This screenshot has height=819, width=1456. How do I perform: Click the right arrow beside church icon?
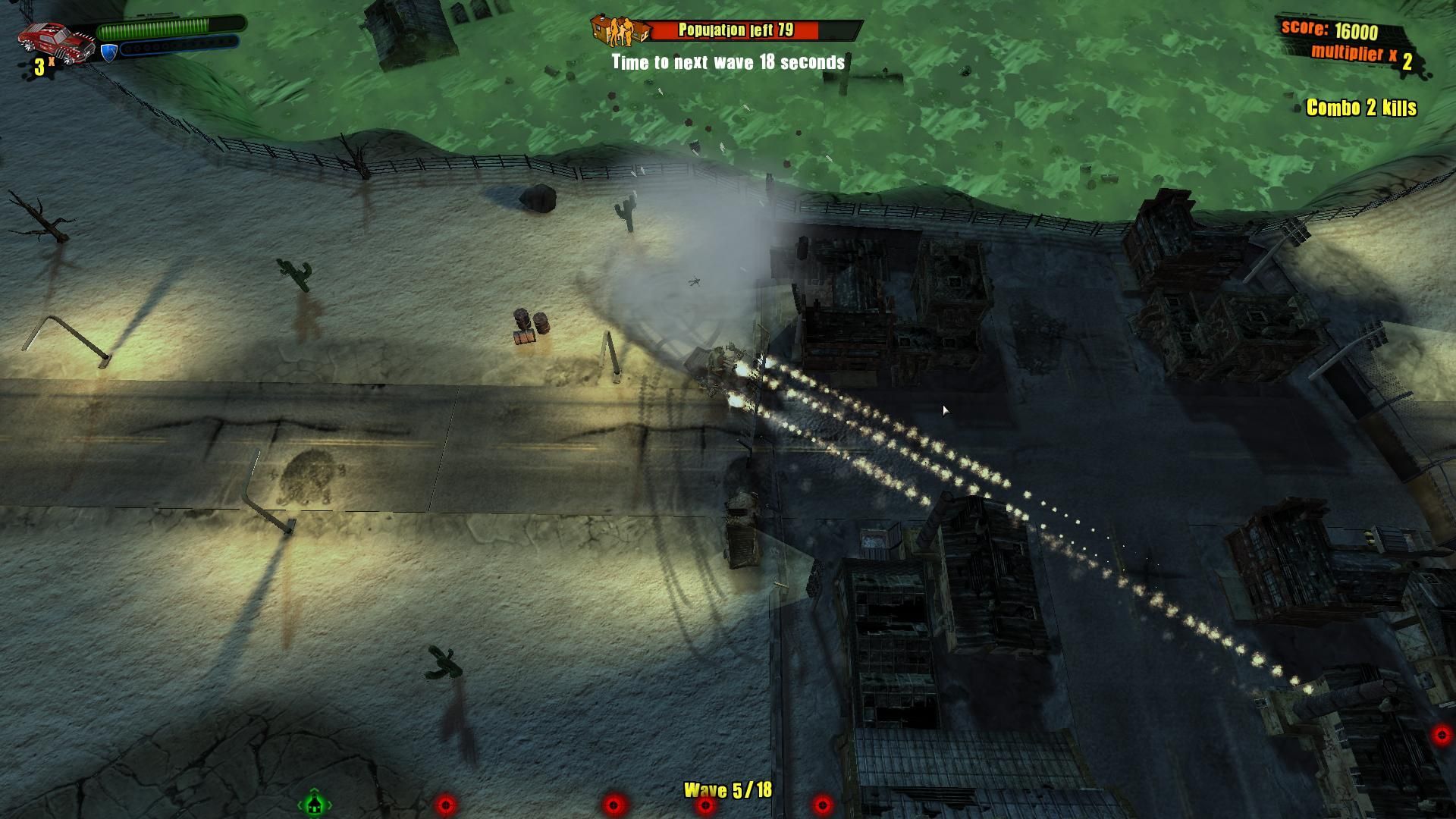coord(331,806)
